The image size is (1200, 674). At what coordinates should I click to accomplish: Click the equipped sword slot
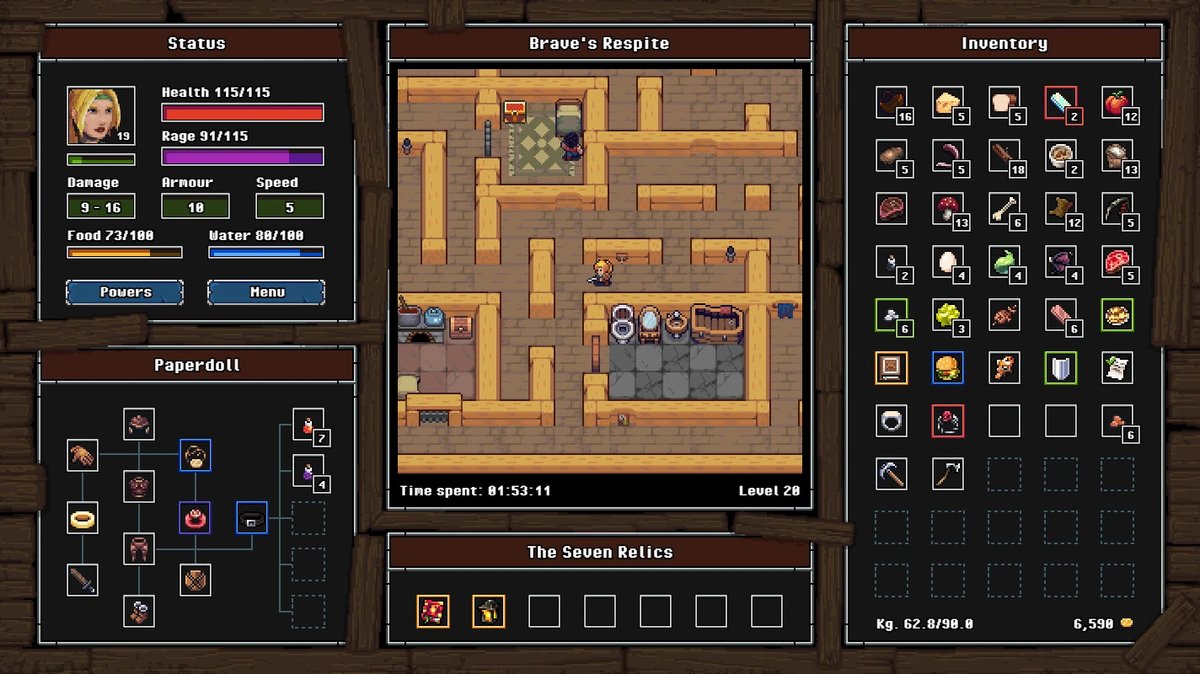(83, 579)
